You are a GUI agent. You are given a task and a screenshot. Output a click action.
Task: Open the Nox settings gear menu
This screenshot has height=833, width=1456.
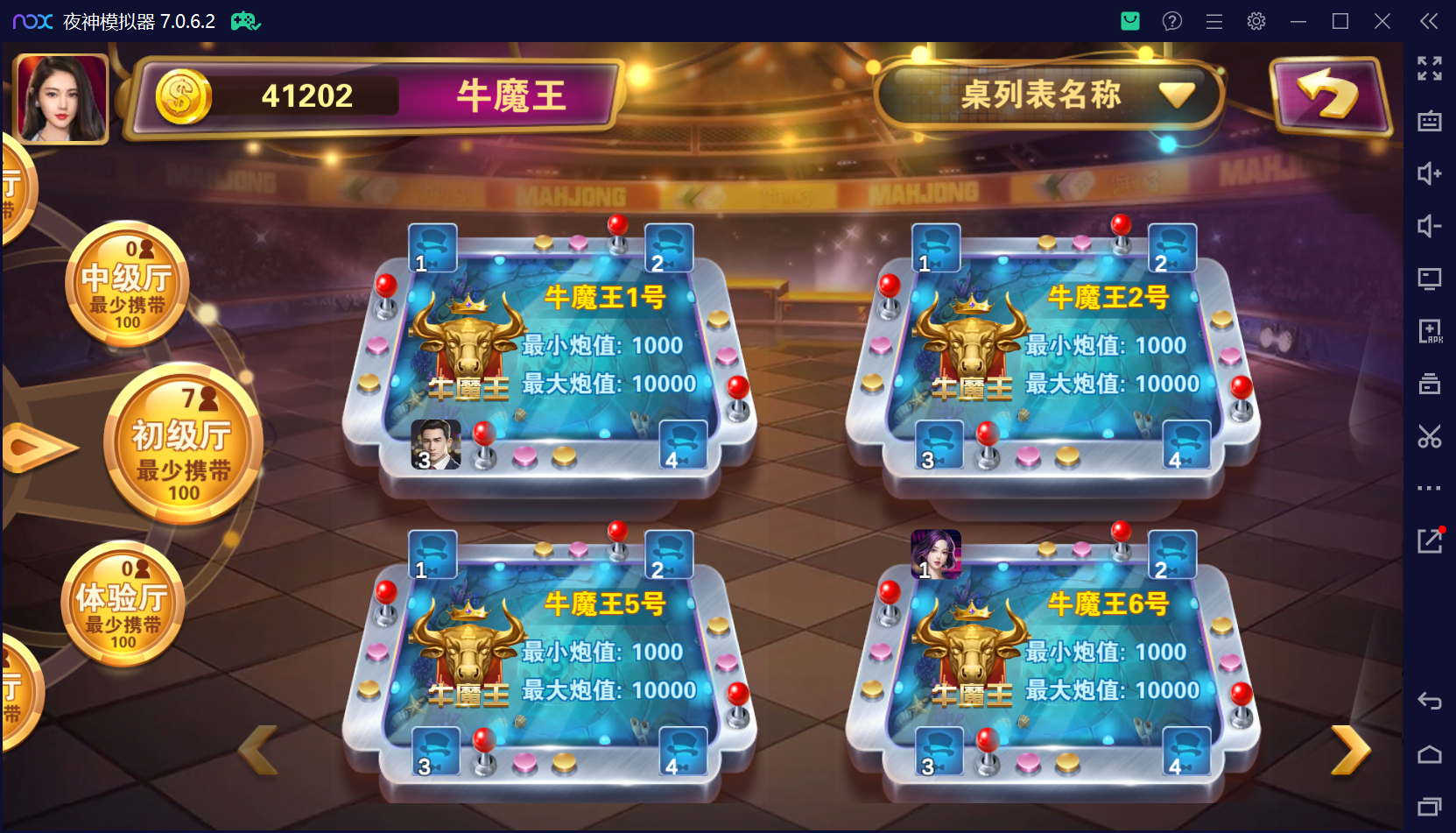(x=1256, y=21)
